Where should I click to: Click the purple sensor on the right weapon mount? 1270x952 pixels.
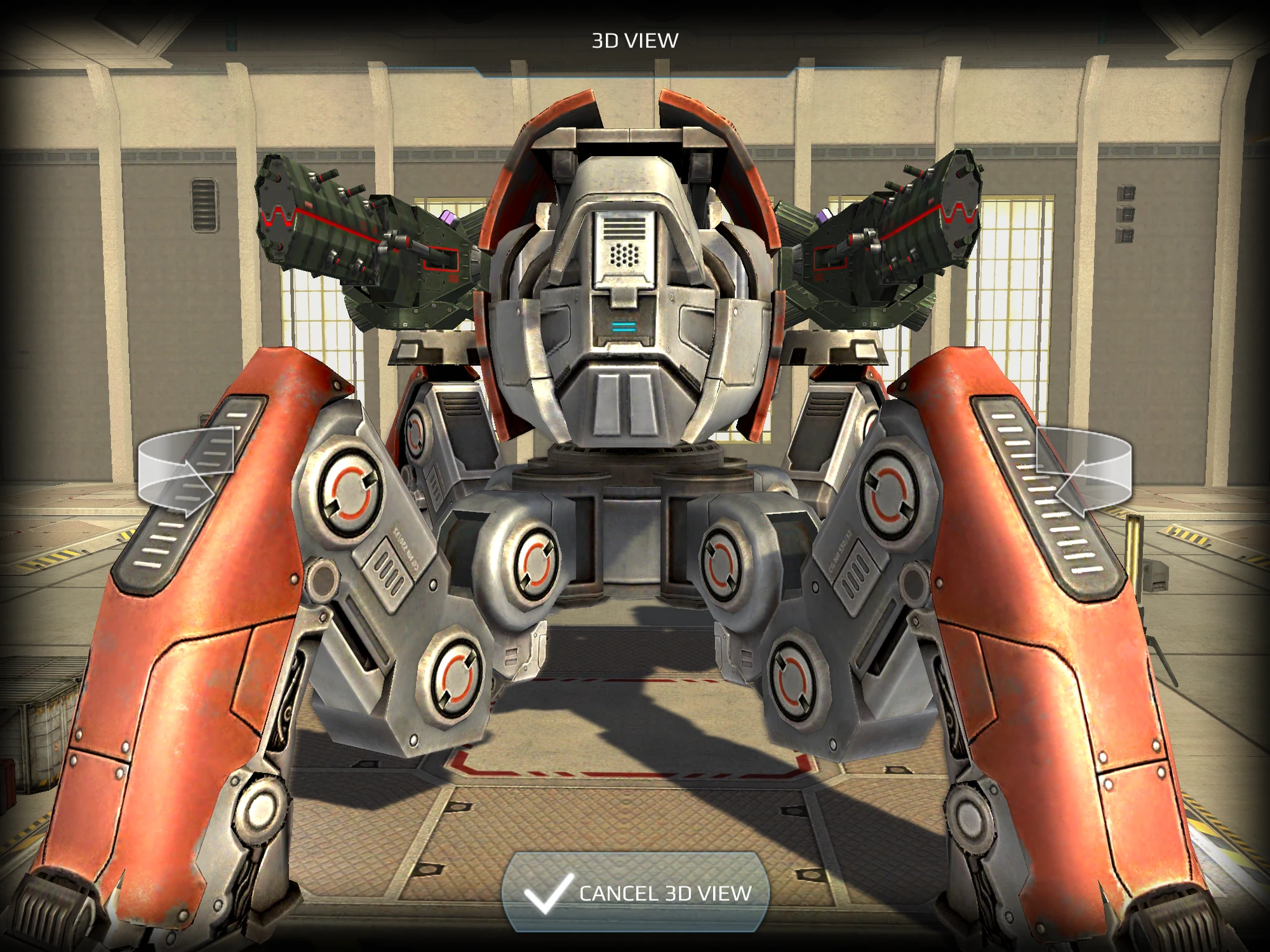pos(825,217)
